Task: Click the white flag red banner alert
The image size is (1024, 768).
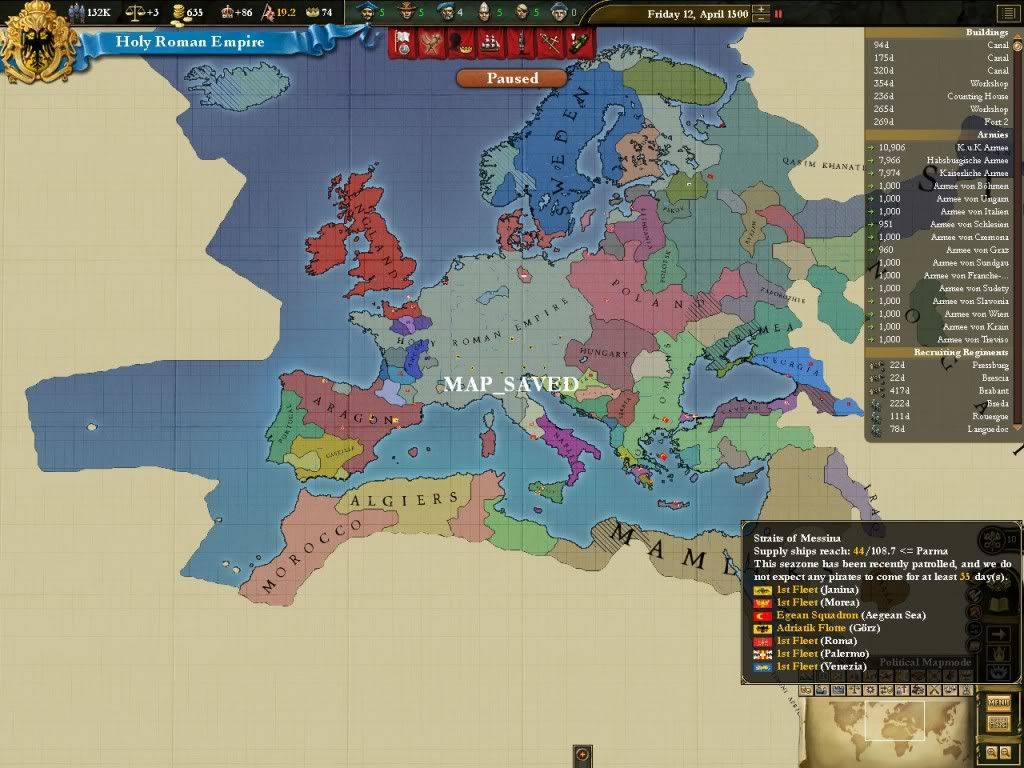Action: [x=403, y=42]
